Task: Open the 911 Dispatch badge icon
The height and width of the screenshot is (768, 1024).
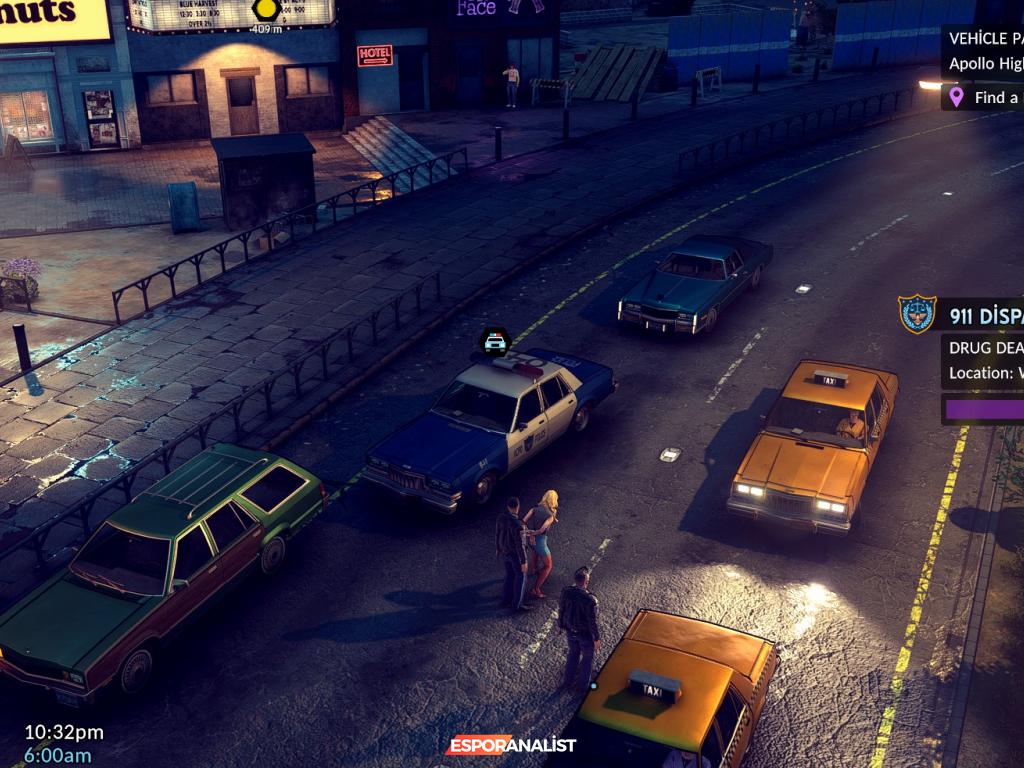Action: (x=916, y=314)
